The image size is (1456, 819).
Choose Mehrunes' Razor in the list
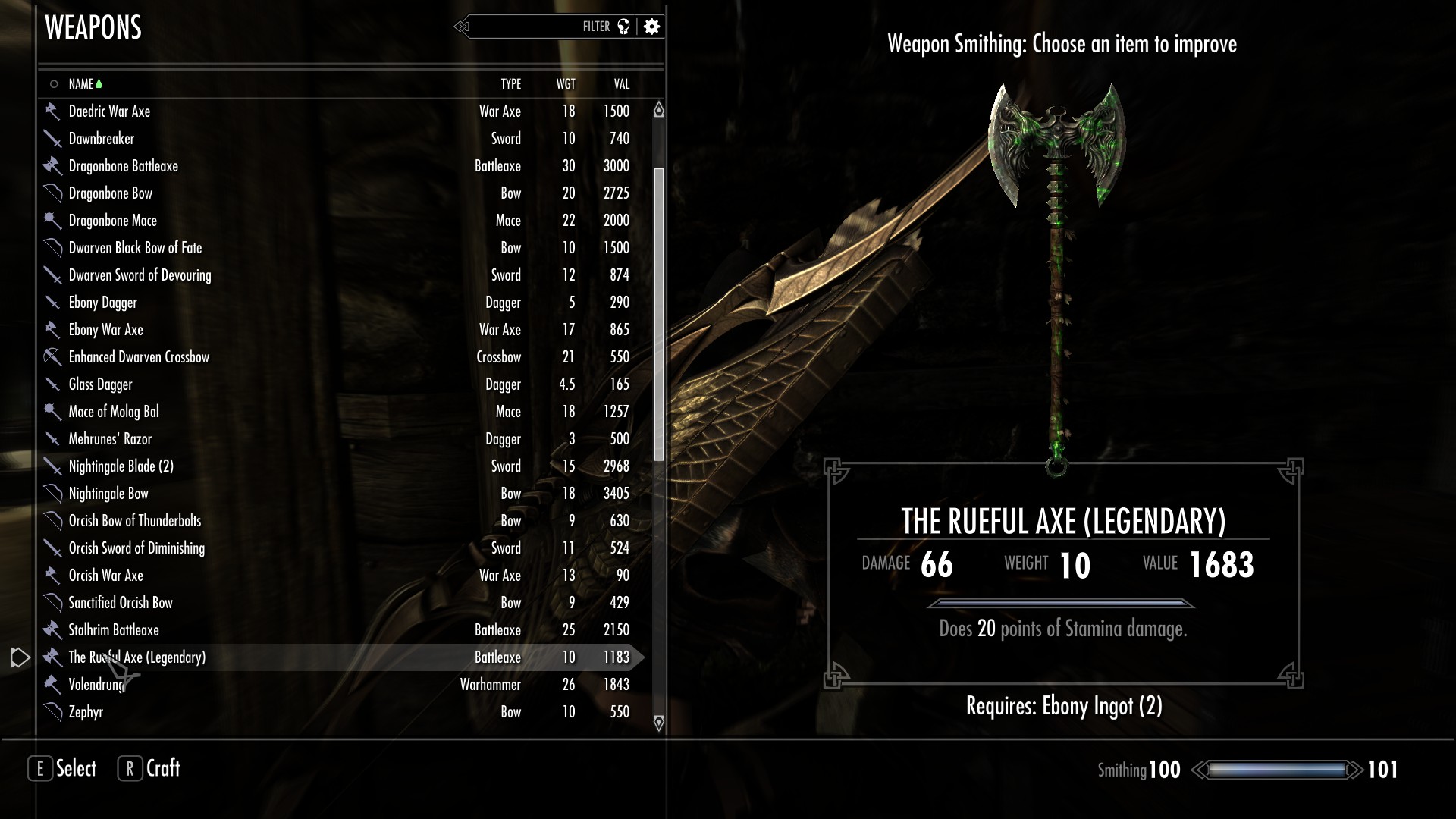pyautogui.click(x=110, y=439)
